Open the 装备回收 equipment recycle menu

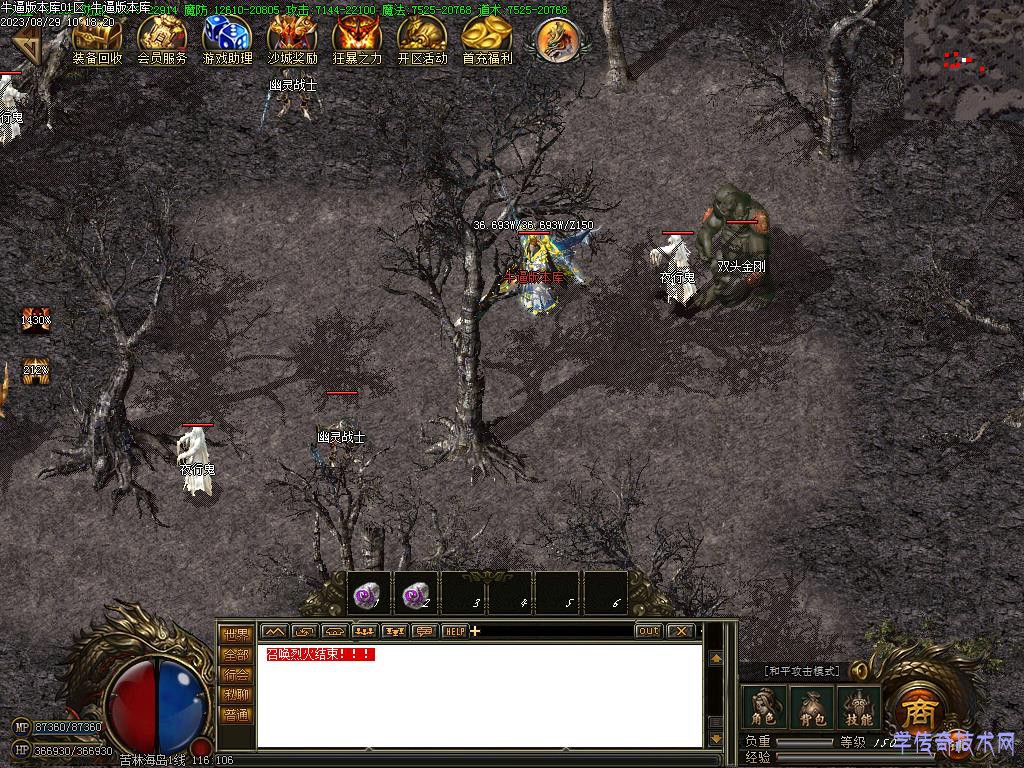97,38
